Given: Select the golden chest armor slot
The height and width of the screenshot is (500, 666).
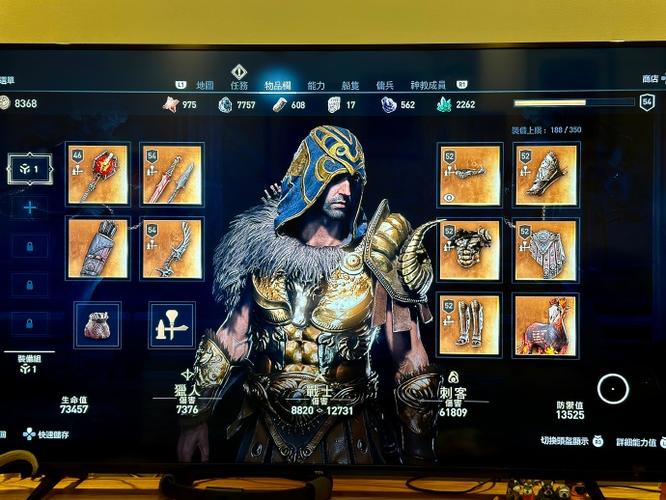Looking at the screenshot, I should [469, 250].
